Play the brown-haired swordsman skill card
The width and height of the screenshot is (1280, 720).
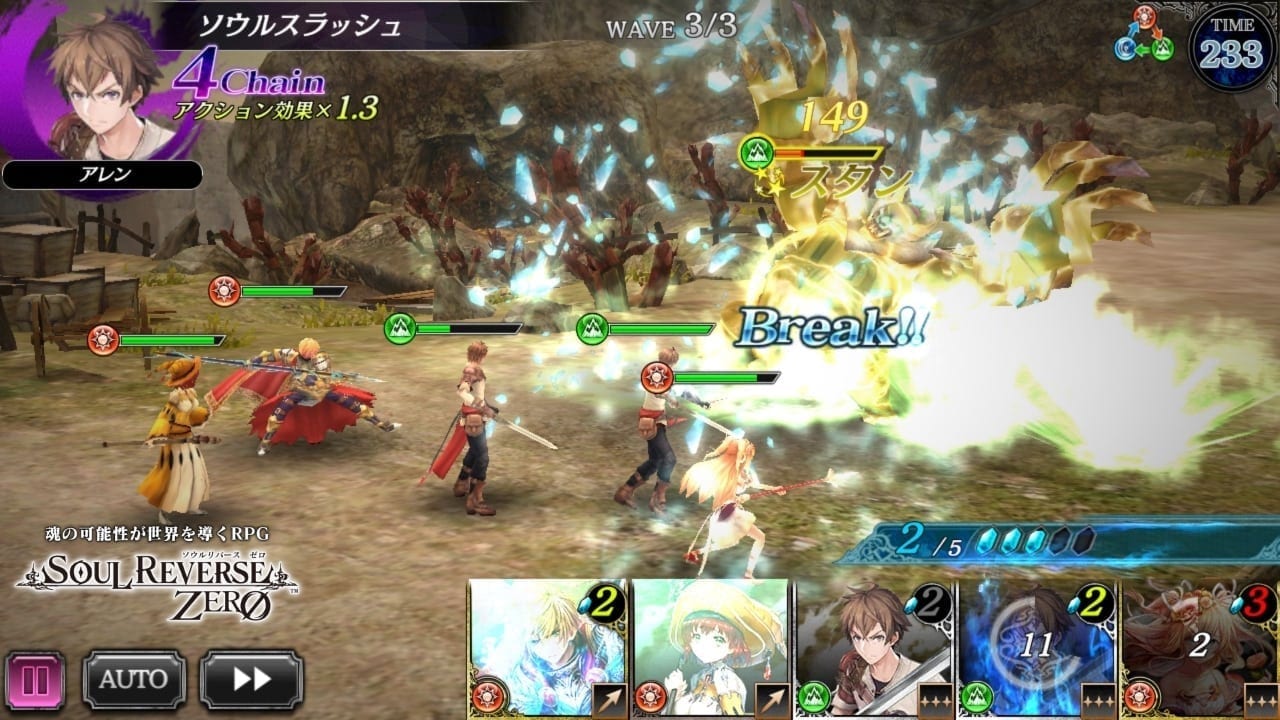(874, 650)
